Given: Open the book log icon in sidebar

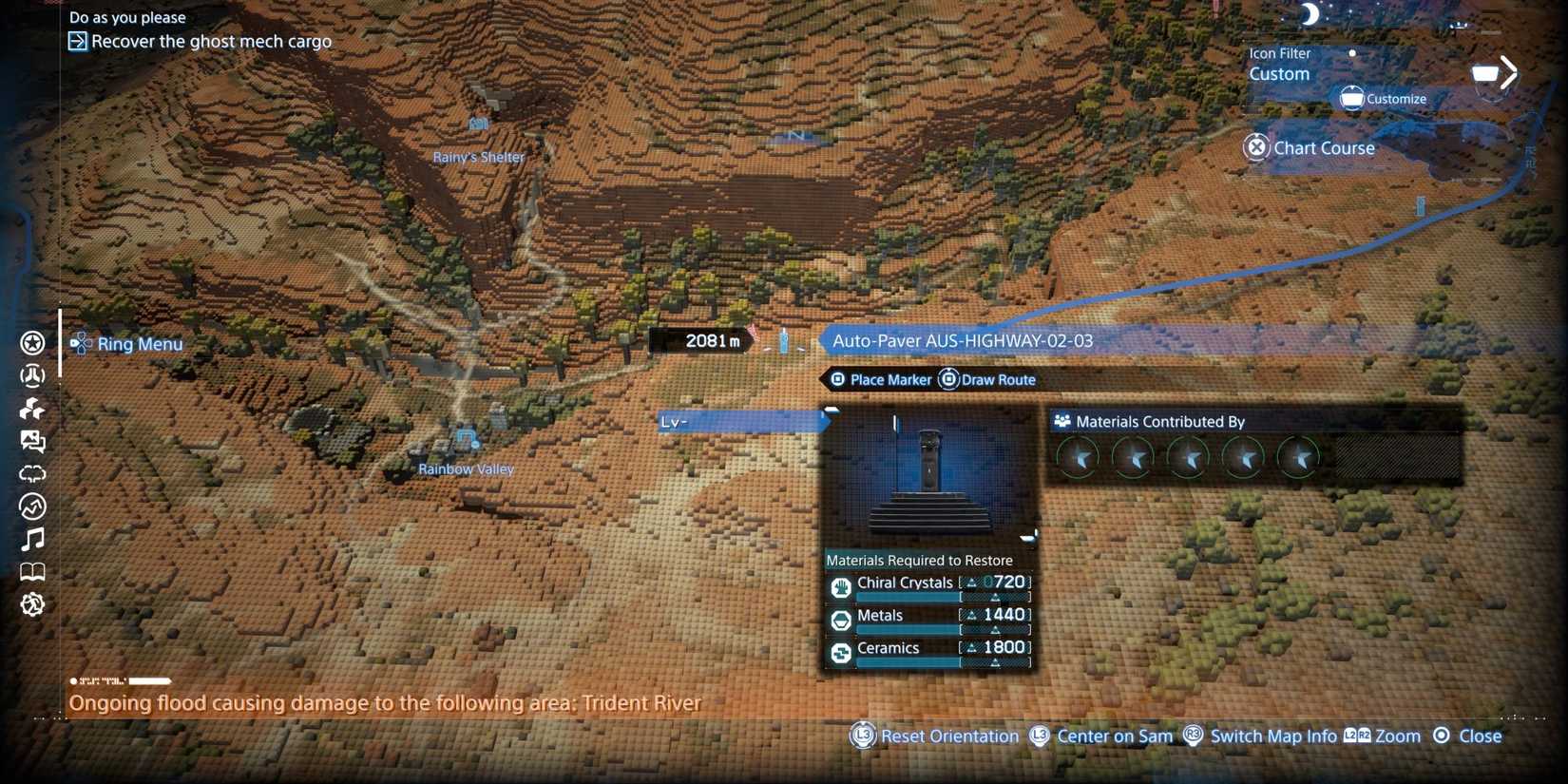Looking at the screenshot, I should coord(32,571).
